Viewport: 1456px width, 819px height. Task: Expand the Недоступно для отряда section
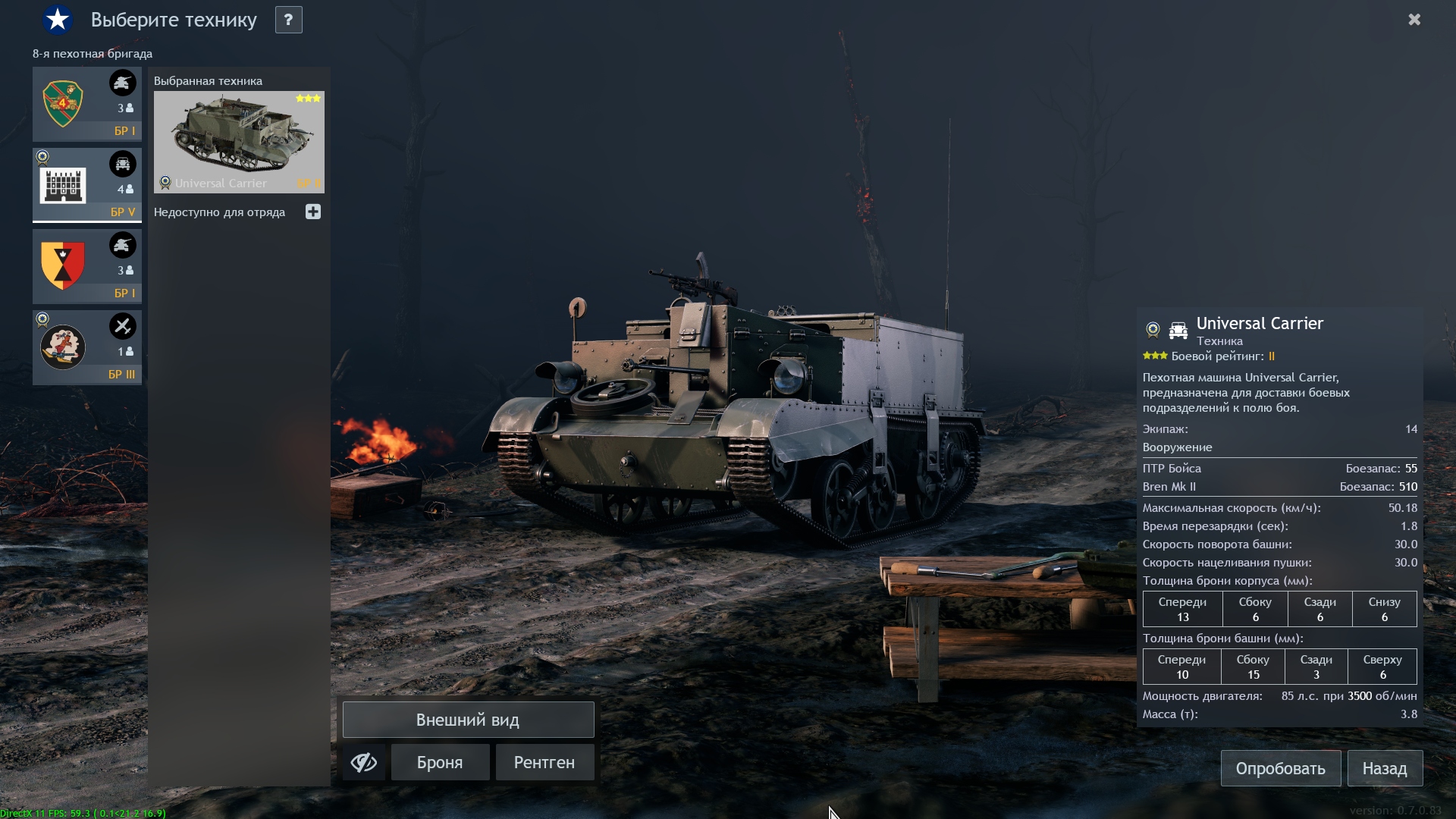click(313, 212)
